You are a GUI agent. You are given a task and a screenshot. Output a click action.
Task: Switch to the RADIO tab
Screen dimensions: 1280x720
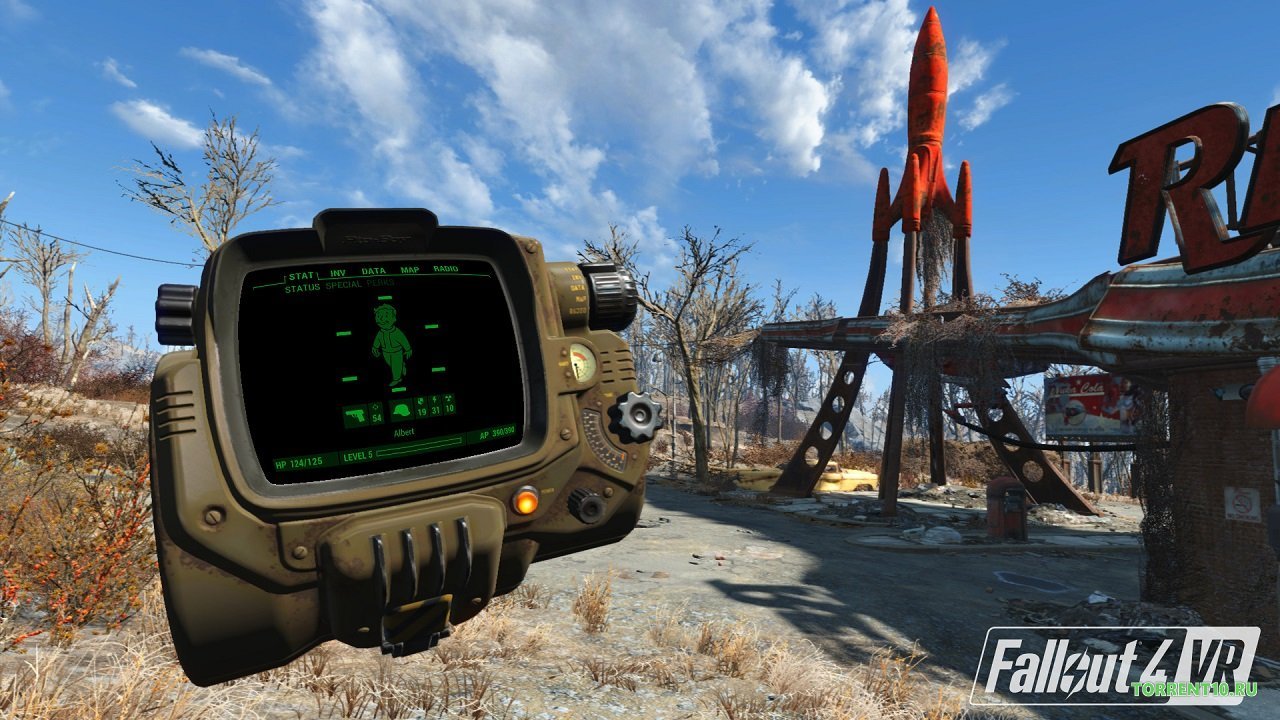(444, 269)
